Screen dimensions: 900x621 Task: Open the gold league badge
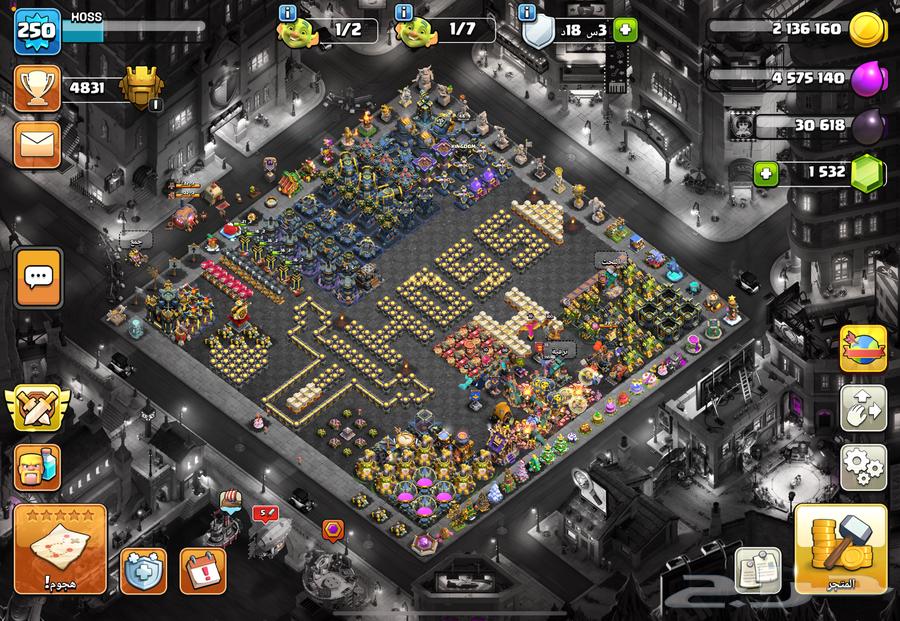pos(139,88)
